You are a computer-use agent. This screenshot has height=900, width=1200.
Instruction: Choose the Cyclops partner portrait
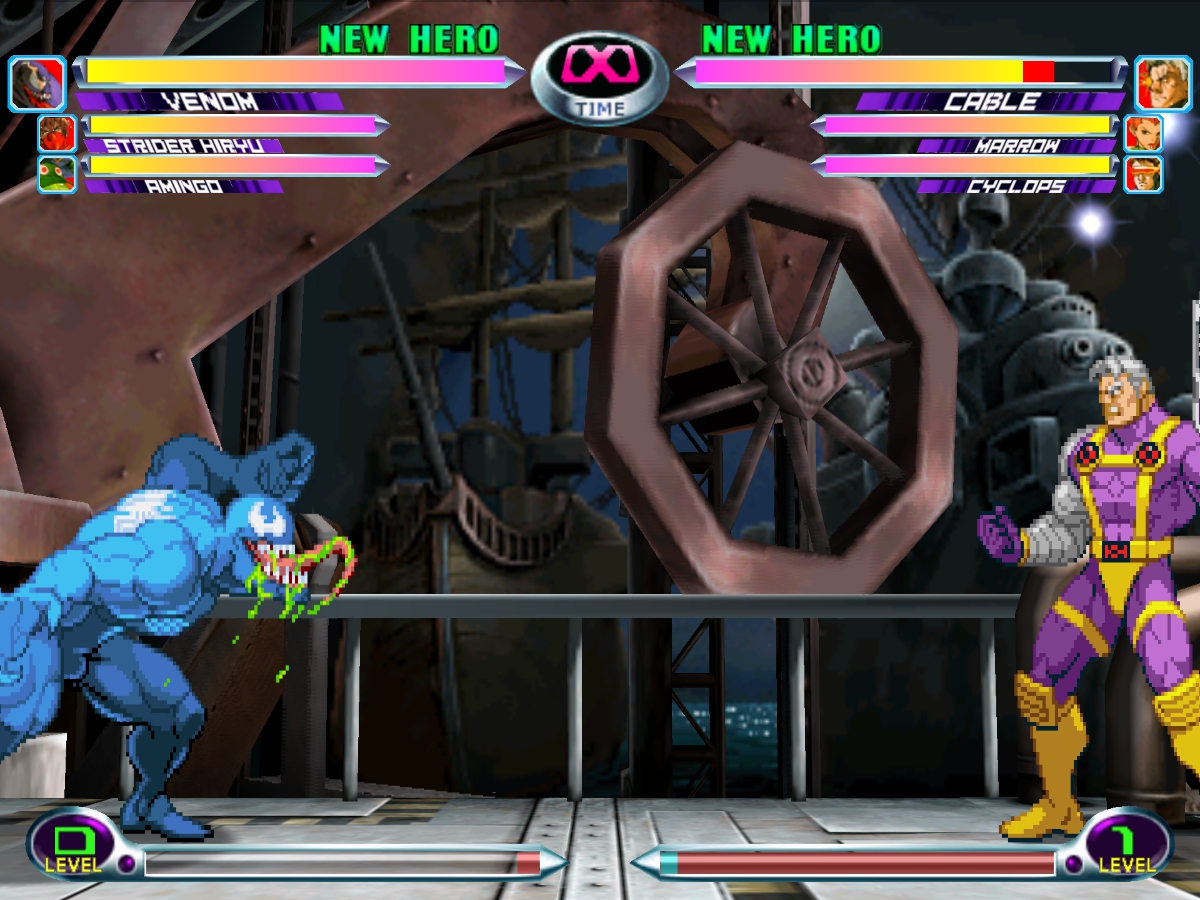coord(1142,174)
